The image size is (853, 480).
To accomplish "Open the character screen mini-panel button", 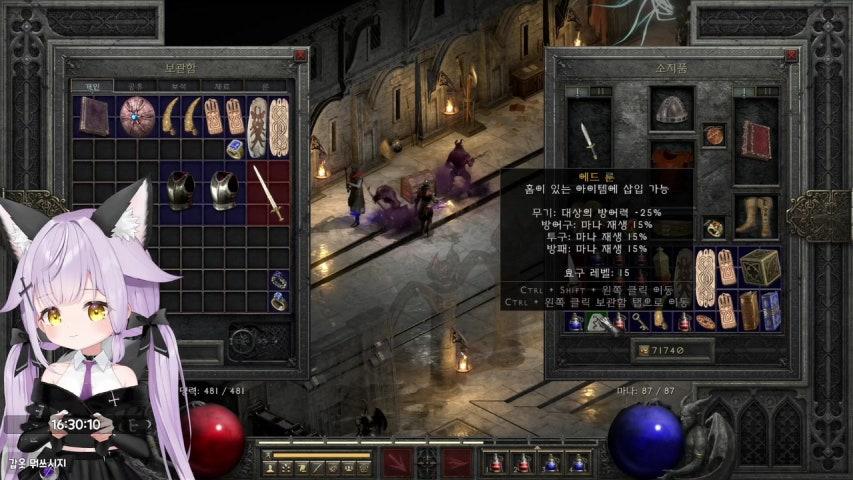I will tap(270, 467).
